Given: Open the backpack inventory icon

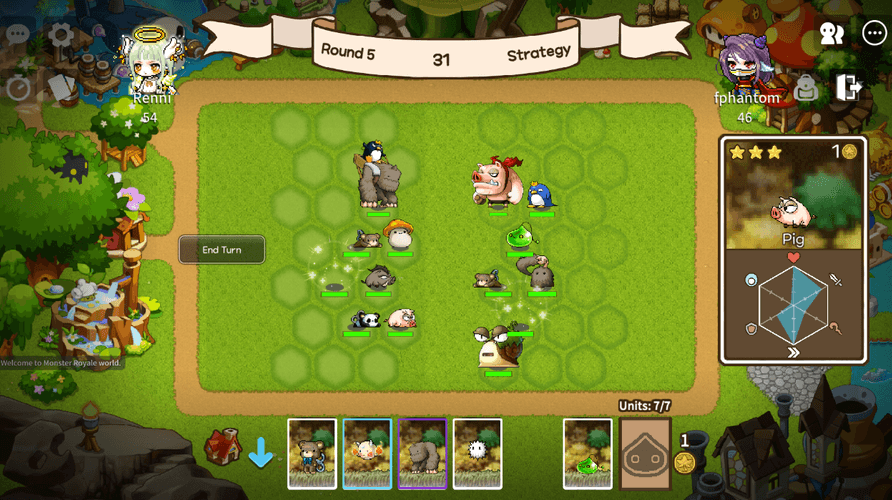Looking at the screenshot, I should pyautogui.click(x=806, y=89).
